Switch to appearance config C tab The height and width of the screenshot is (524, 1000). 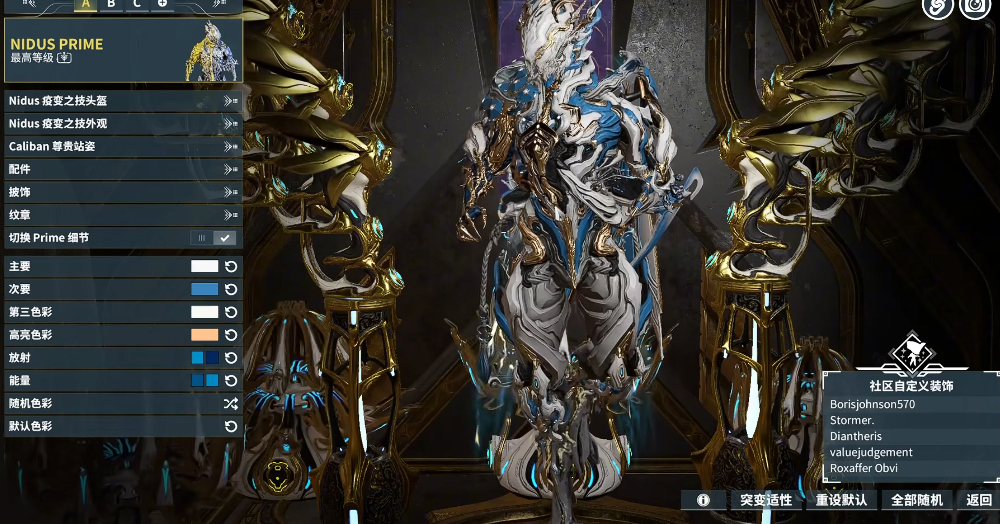[x=137, y=4]
